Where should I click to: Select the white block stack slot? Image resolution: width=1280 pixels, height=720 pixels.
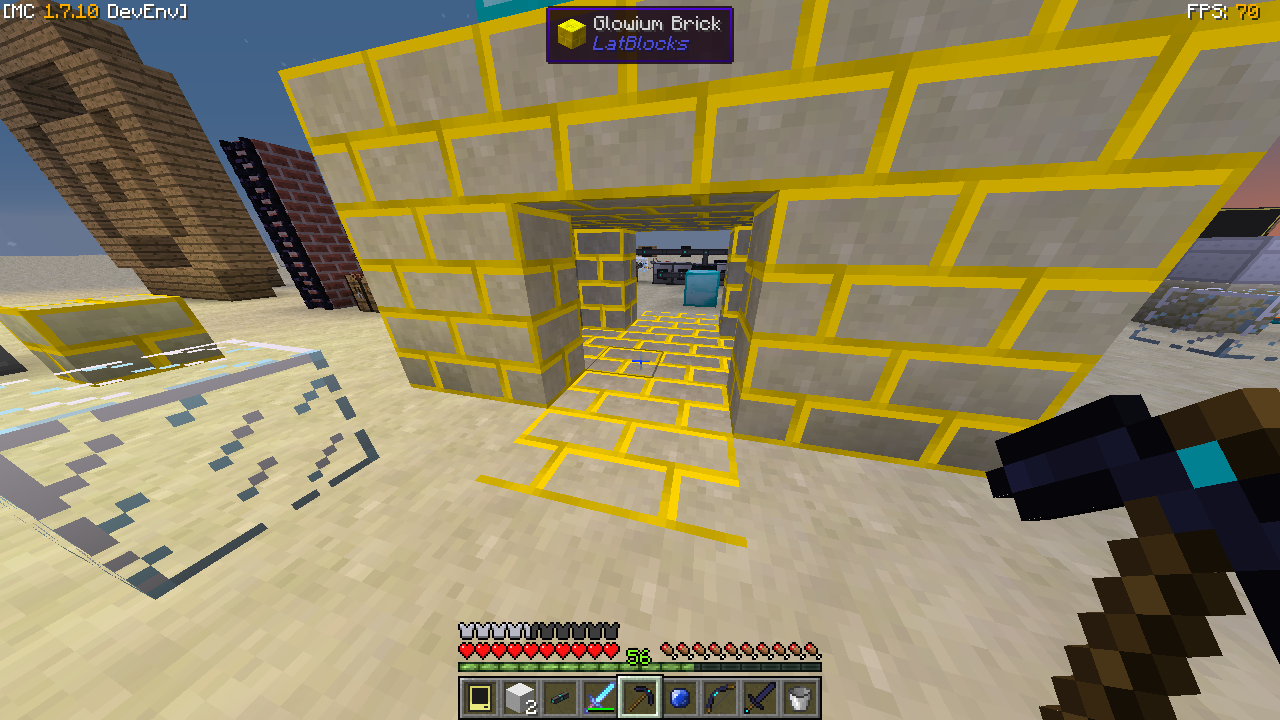[x=520, y=697]
